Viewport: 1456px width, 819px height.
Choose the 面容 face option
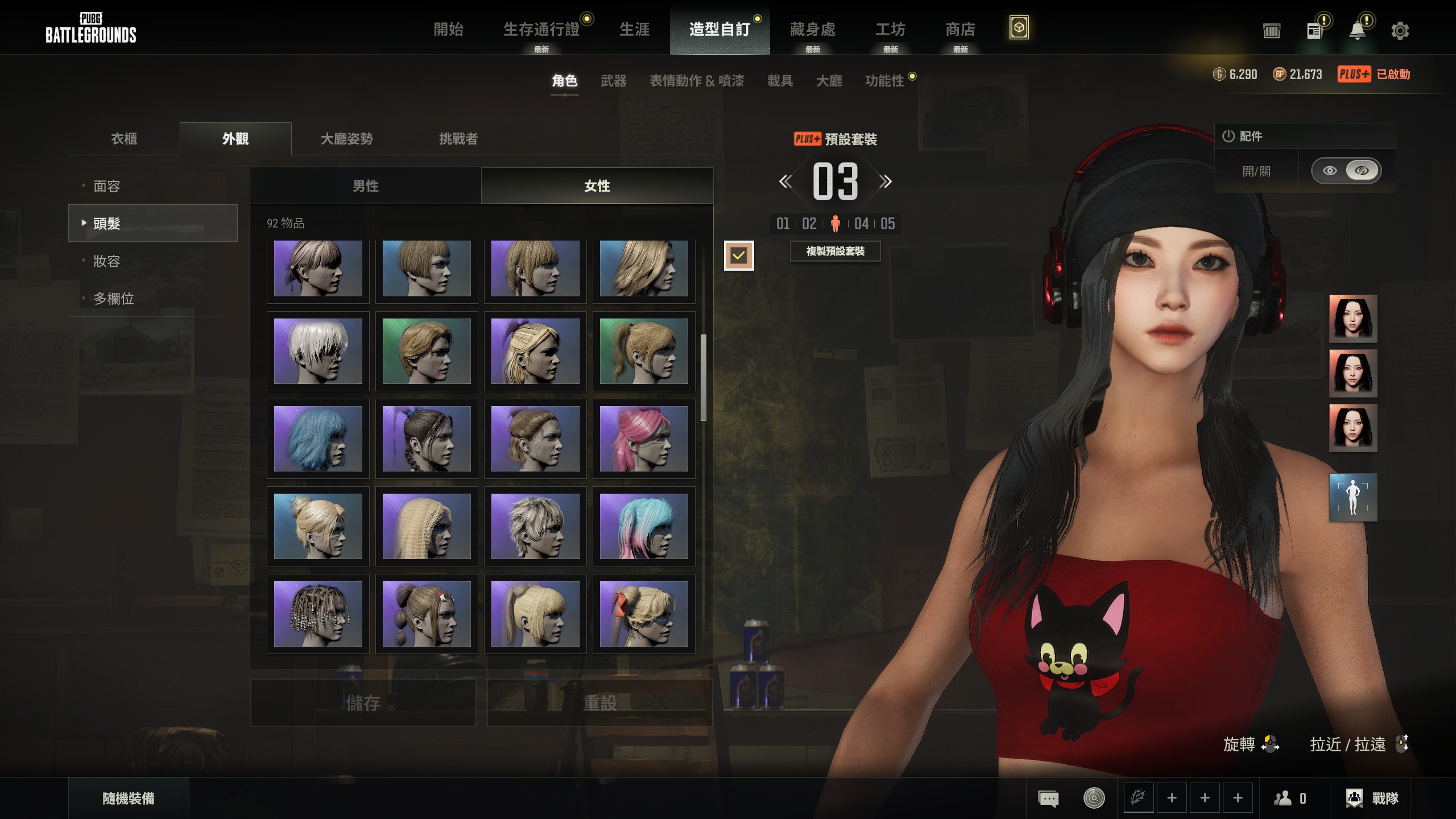(x=107, y=186)
